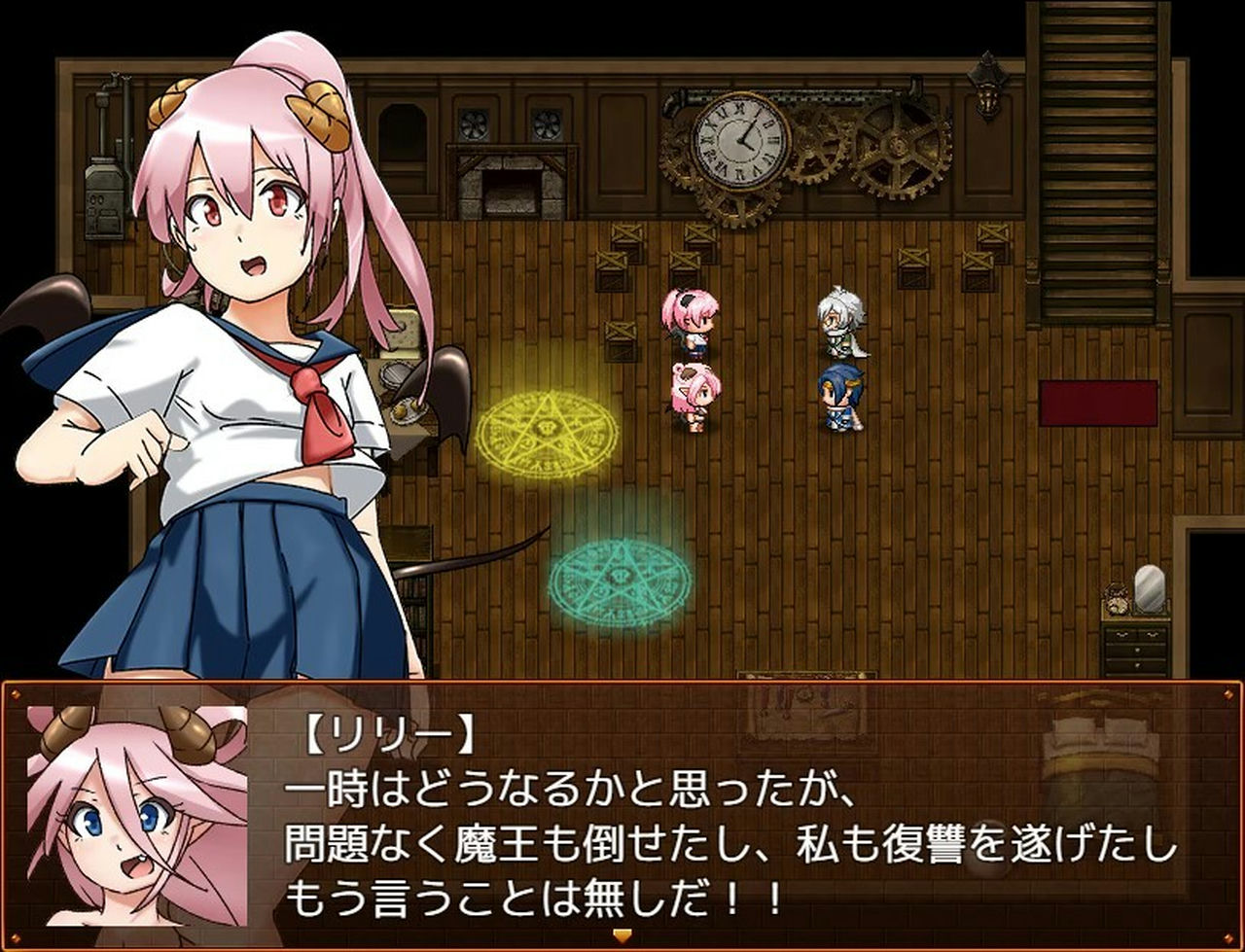This screenshot has height=952, width=1245.
Task: Advance the dialogue text box
Action: tap(622, 827)
